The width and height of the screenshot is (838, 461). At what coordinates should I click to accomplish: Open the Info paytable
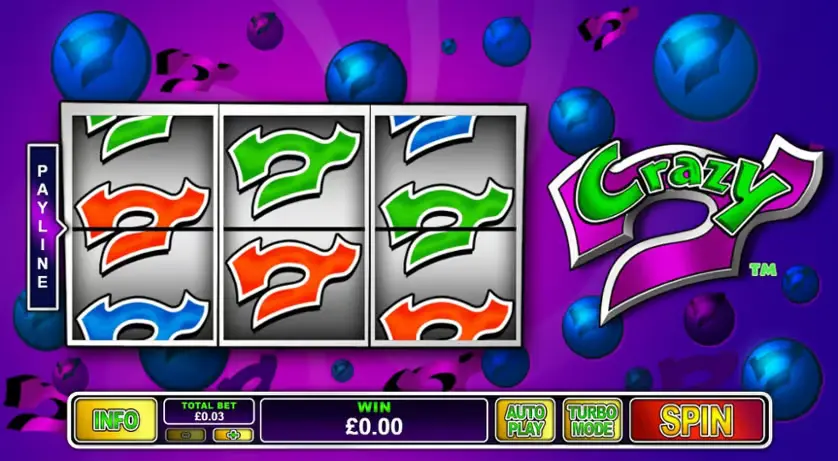point(116,420)
